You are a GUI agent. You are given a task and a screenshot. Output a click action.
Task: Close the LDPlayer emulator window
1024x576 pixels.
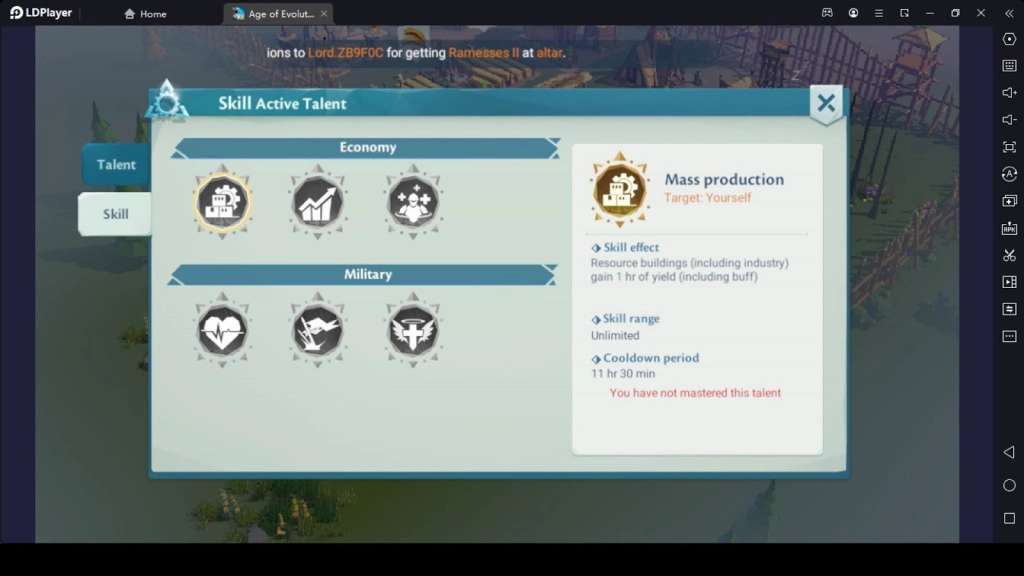[x=981, y=13]
